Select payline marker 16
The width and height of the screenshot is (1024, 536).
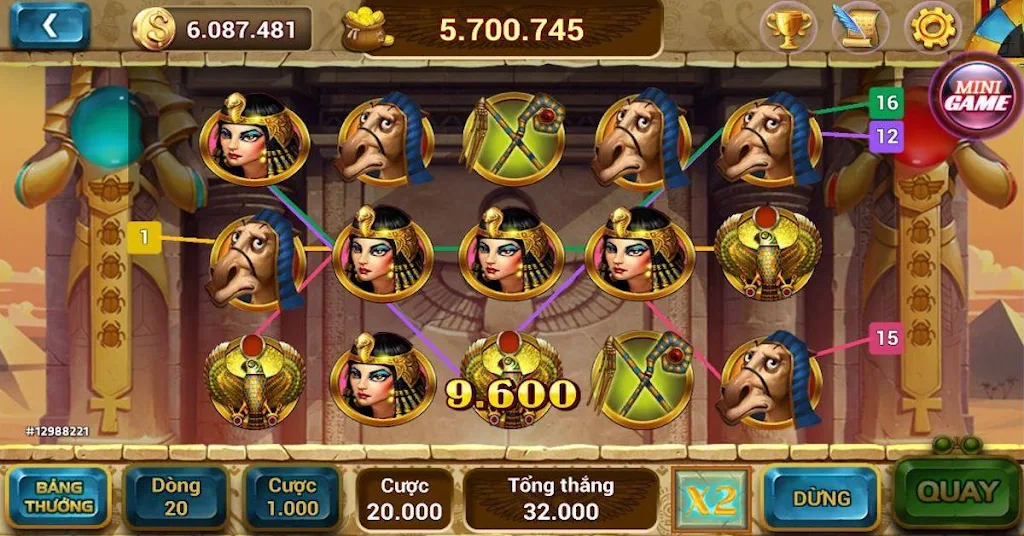click(x=886, y=102)
